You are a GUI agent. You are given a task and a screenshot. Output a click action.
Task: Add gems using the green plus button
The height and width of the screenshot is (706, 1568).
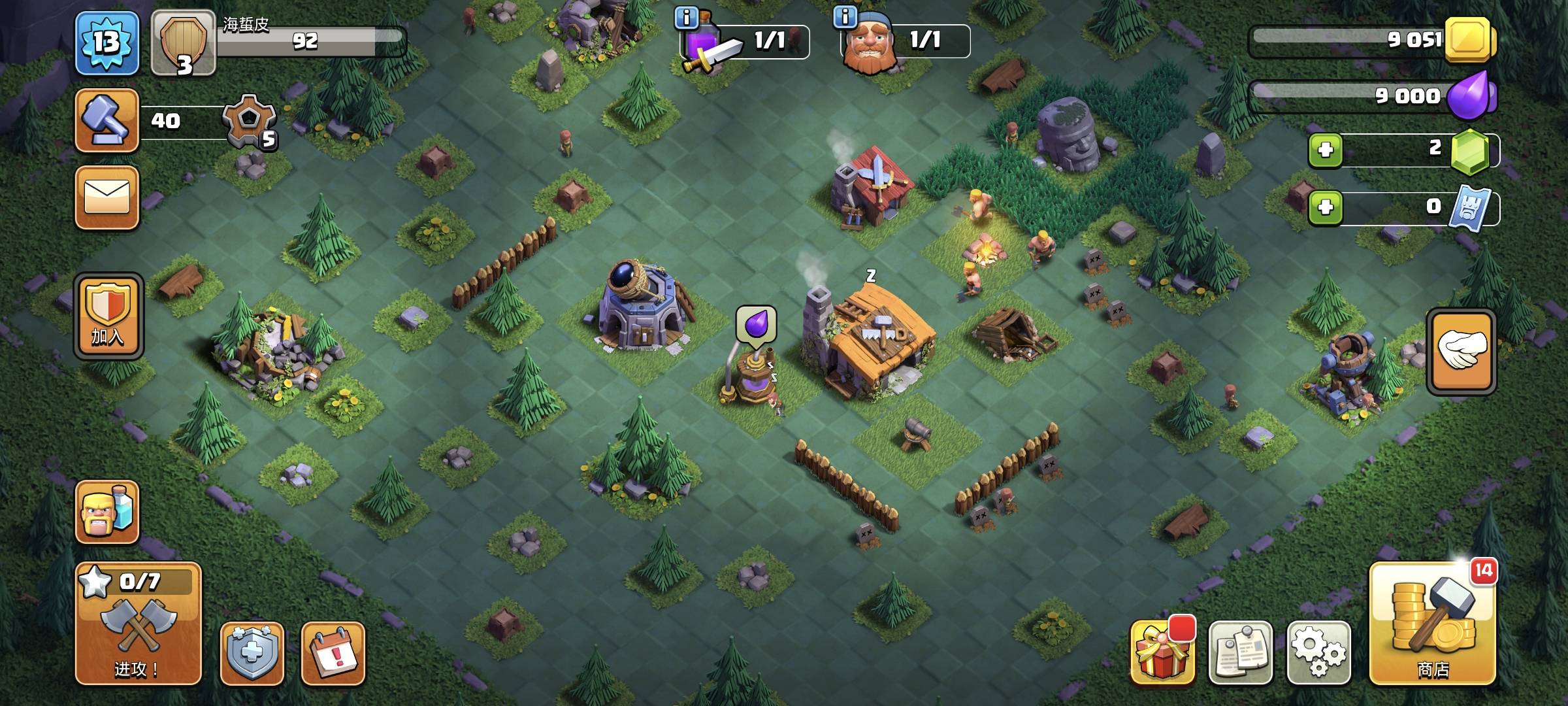click(1325, 150)
